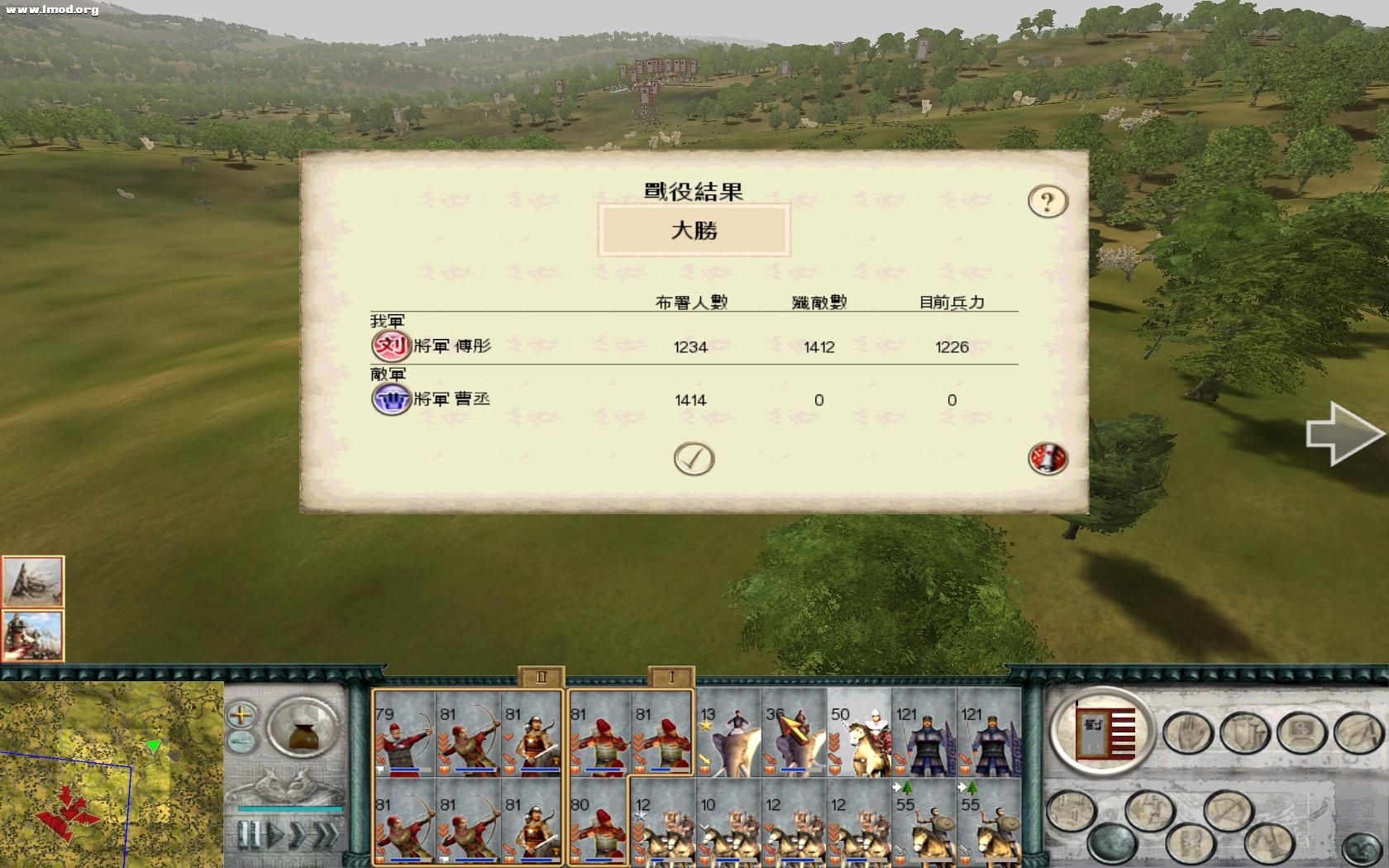Image resolution: width=1389 pixels, height=868 pixels.
Task: Zoom in the minimap with the plus icon
Action: pyautogui.click(x=241, y=713)
